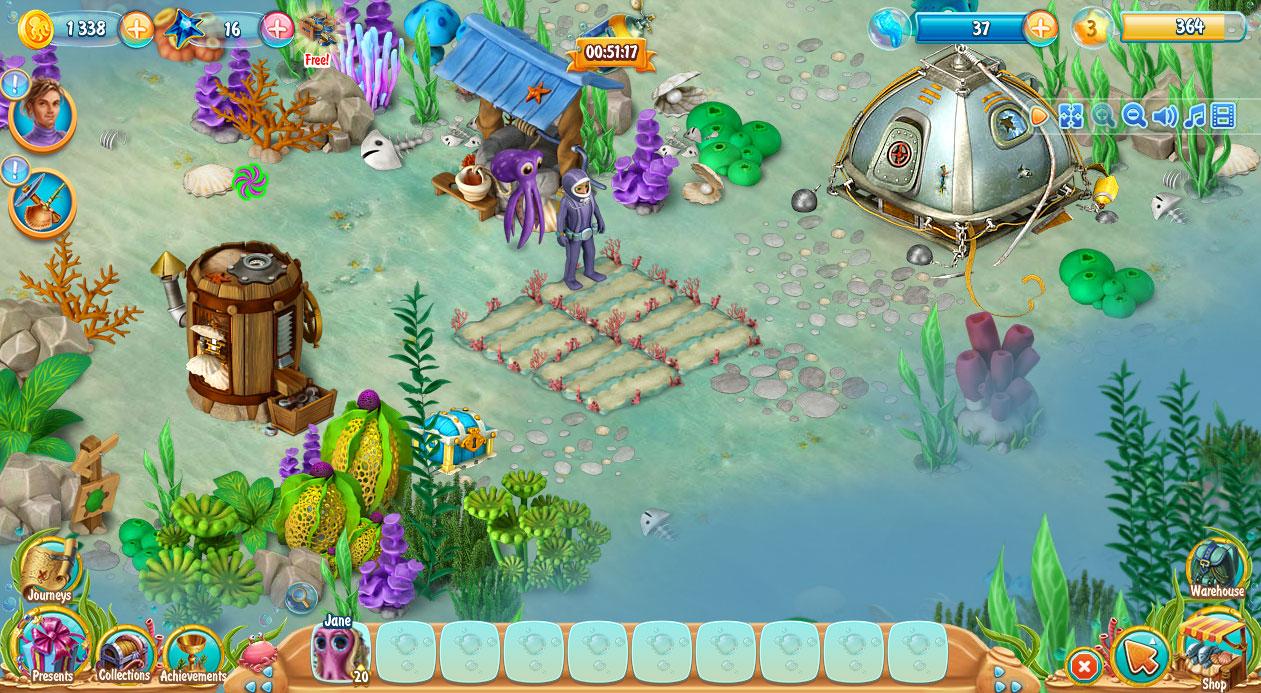1261x693 pixels.
Task: Click the film strip graphics icon
Action: pyautogui.click(x=1223, y=116)
